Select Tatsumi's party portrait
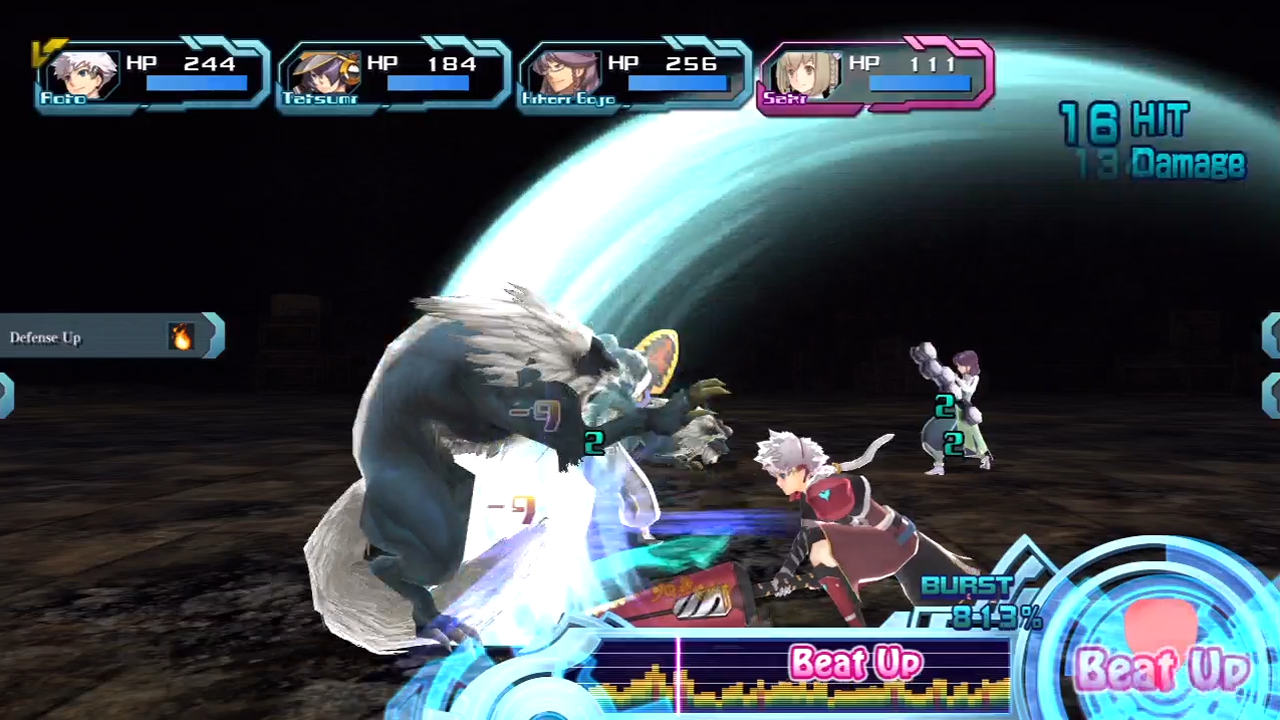The image size is (1280, 720). (322, 73)
